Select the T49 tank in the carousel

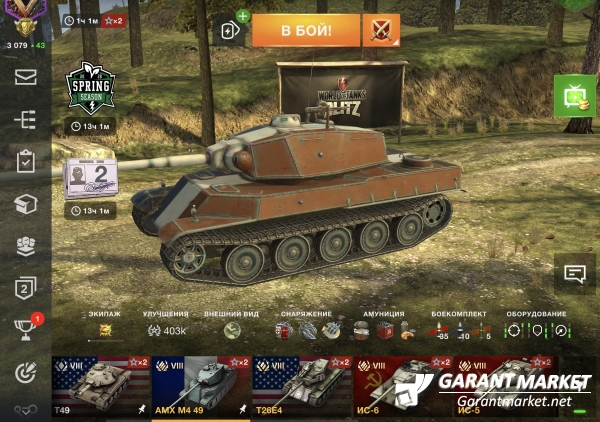(100, 385)
